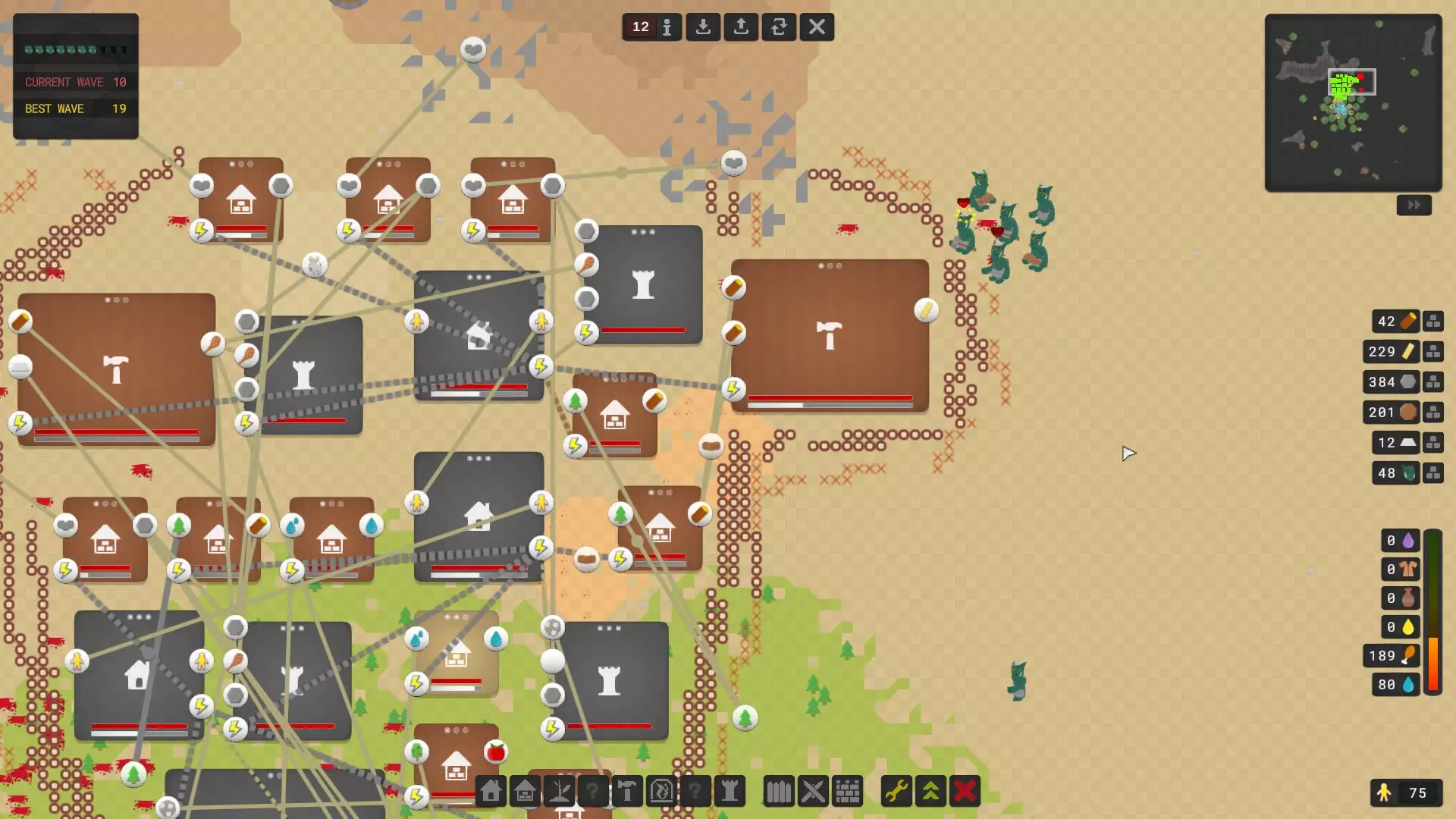1456x819 pixels.
Task: Select the wooden fence palisade tool
Action: click(779, 792)
